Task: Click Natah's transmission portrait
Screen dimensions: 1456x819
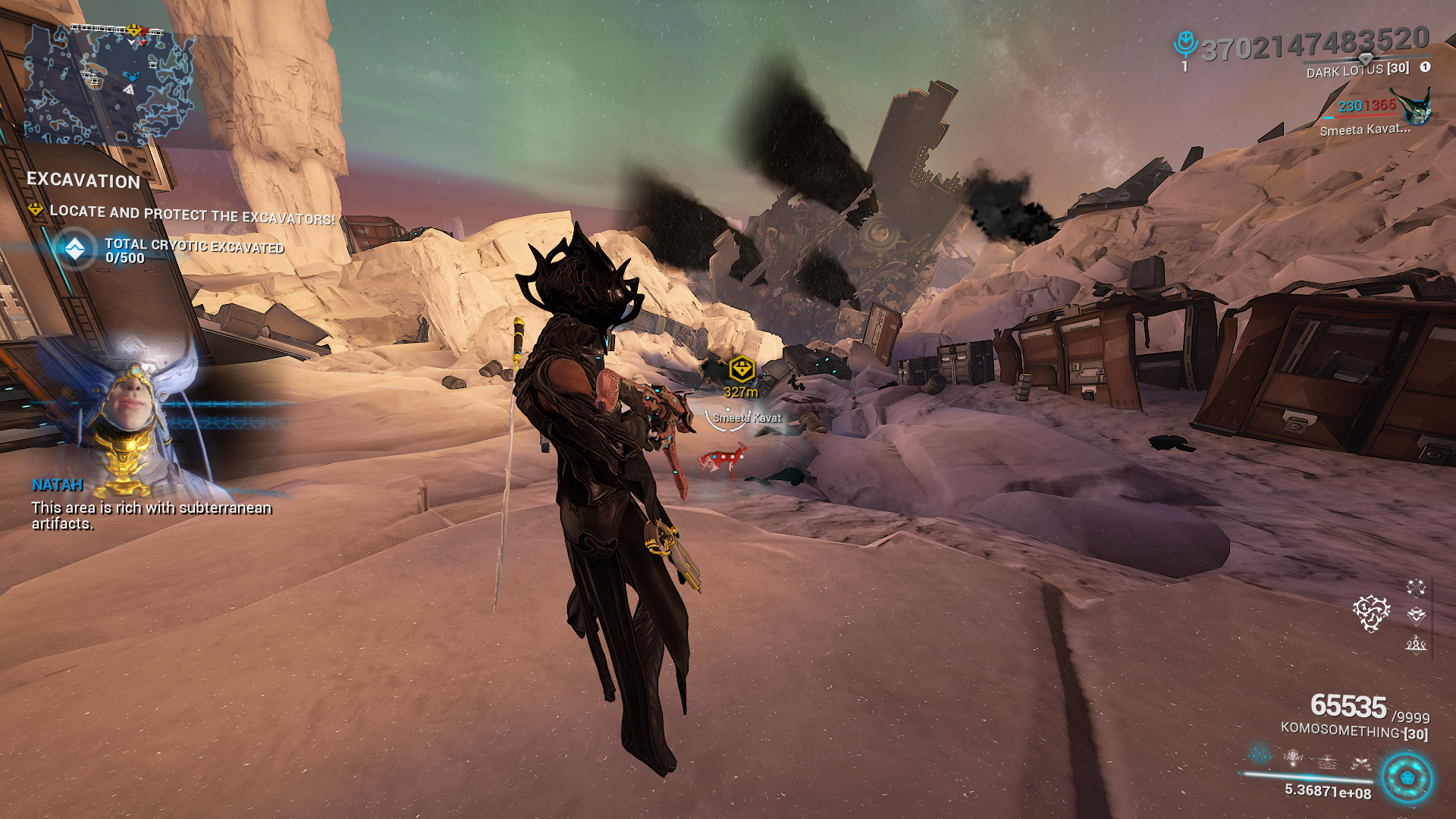Action: tap(133, 413)
